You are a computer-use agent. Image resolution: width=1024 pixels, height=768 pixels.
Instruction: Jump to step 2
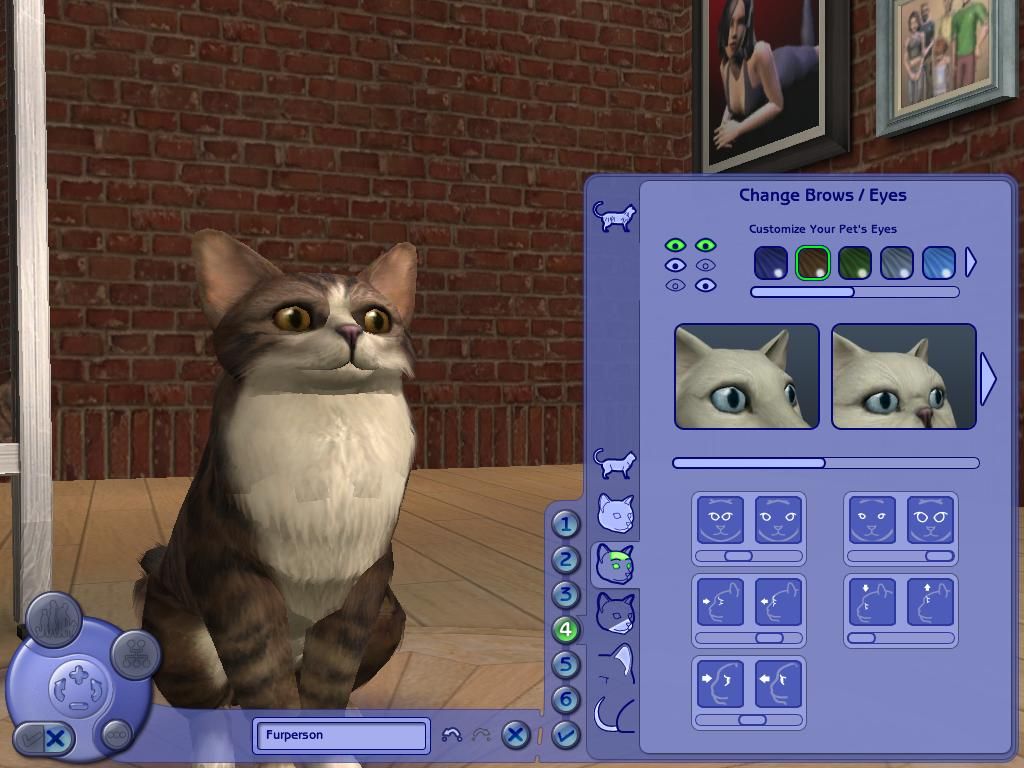(x=565, y=560)
